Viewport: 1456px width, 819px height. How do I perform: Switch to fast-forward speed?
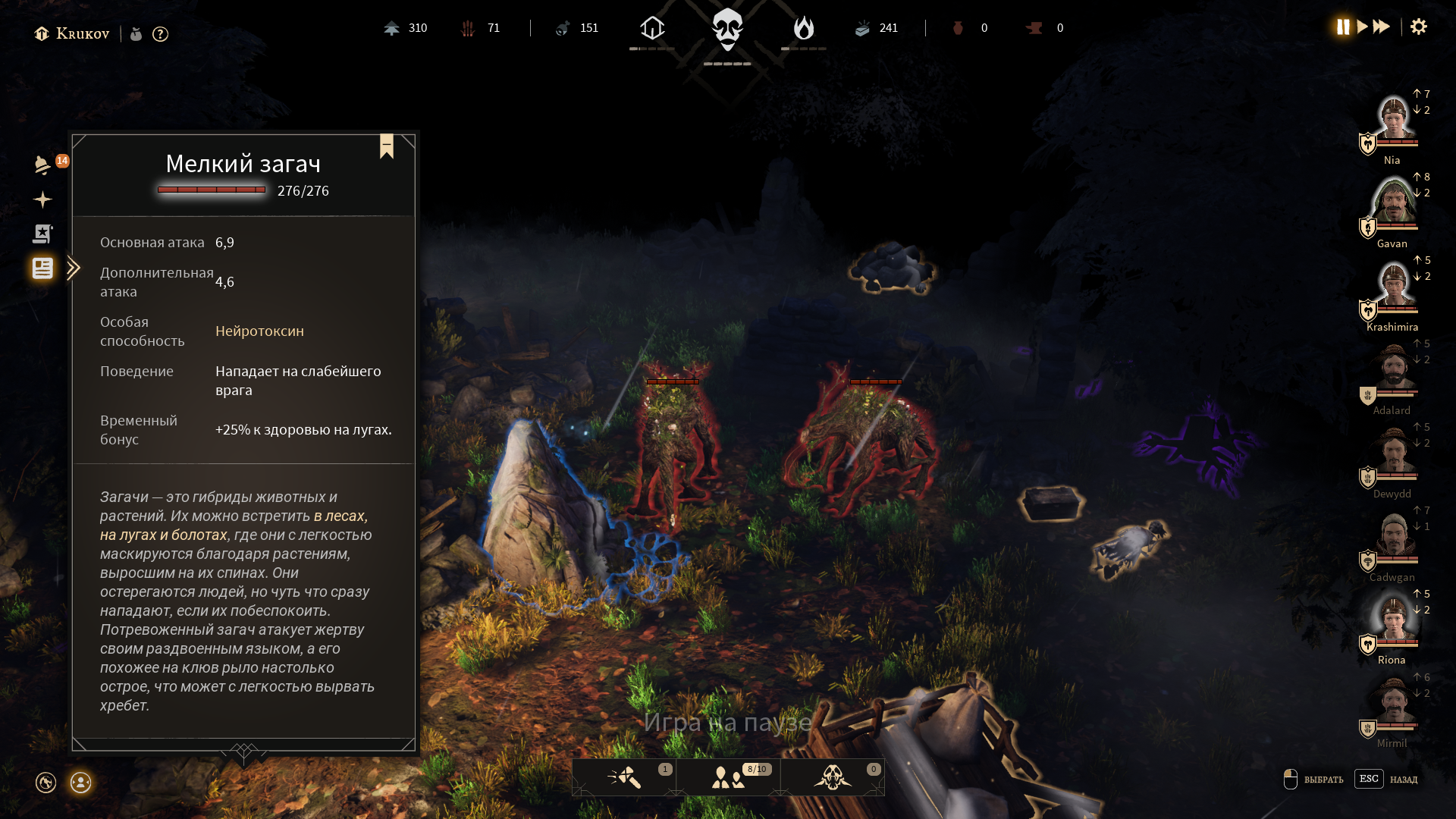tap(1382, 27)
